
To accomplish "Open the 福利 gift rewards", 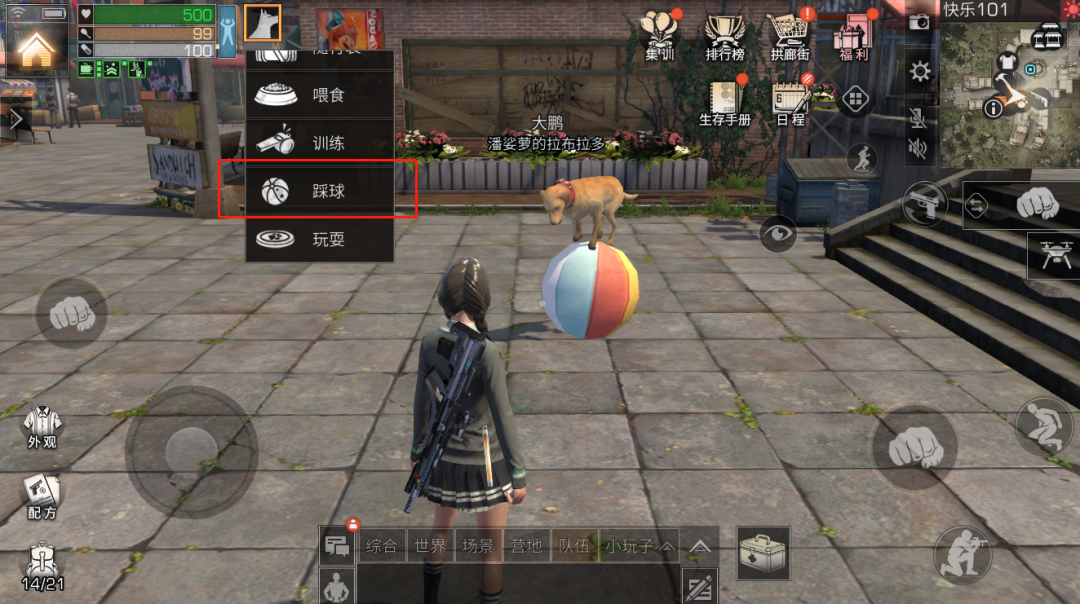I will [853, 36].
